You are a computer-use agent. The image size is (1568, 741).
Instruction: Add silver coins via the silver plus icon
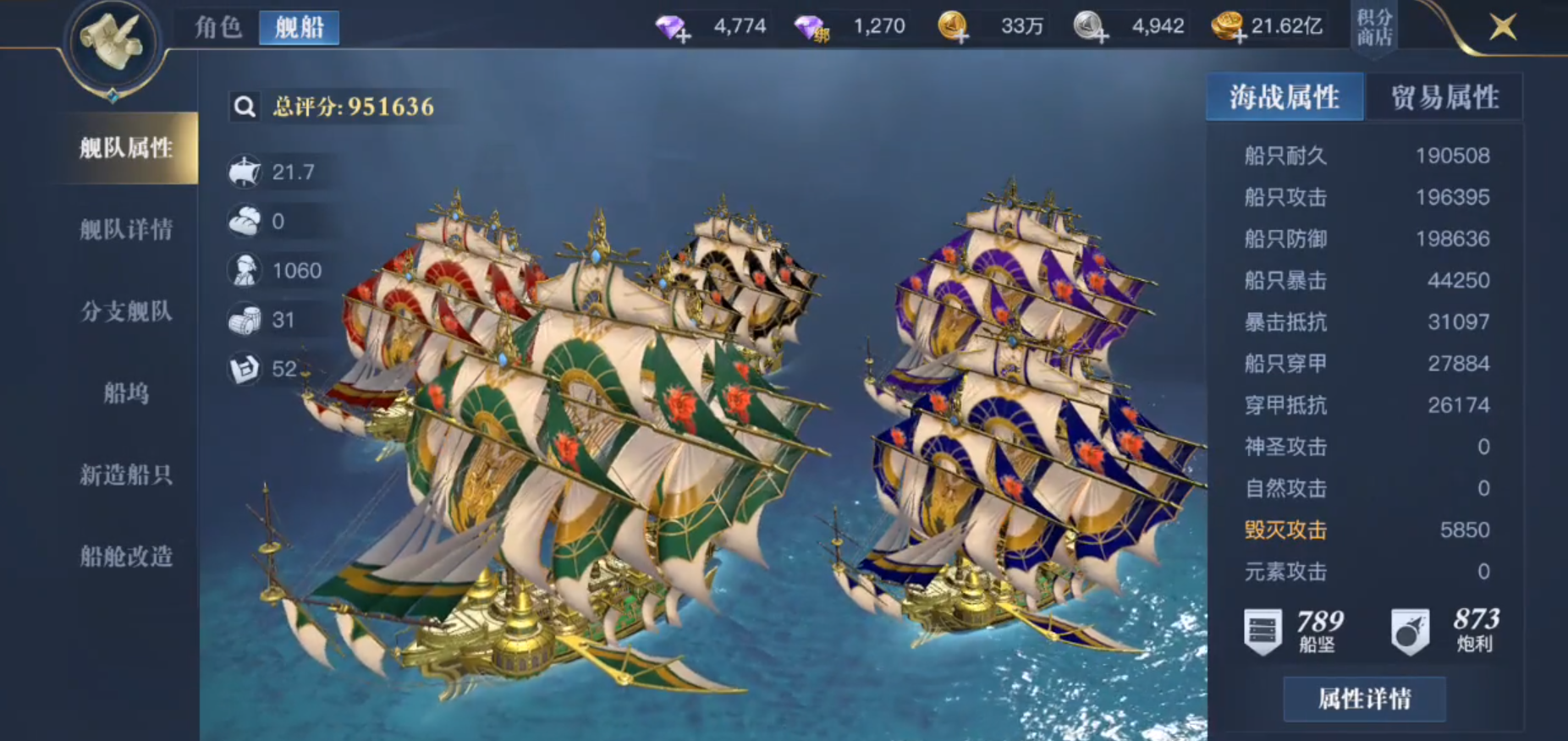click(x=1091, y=28)
